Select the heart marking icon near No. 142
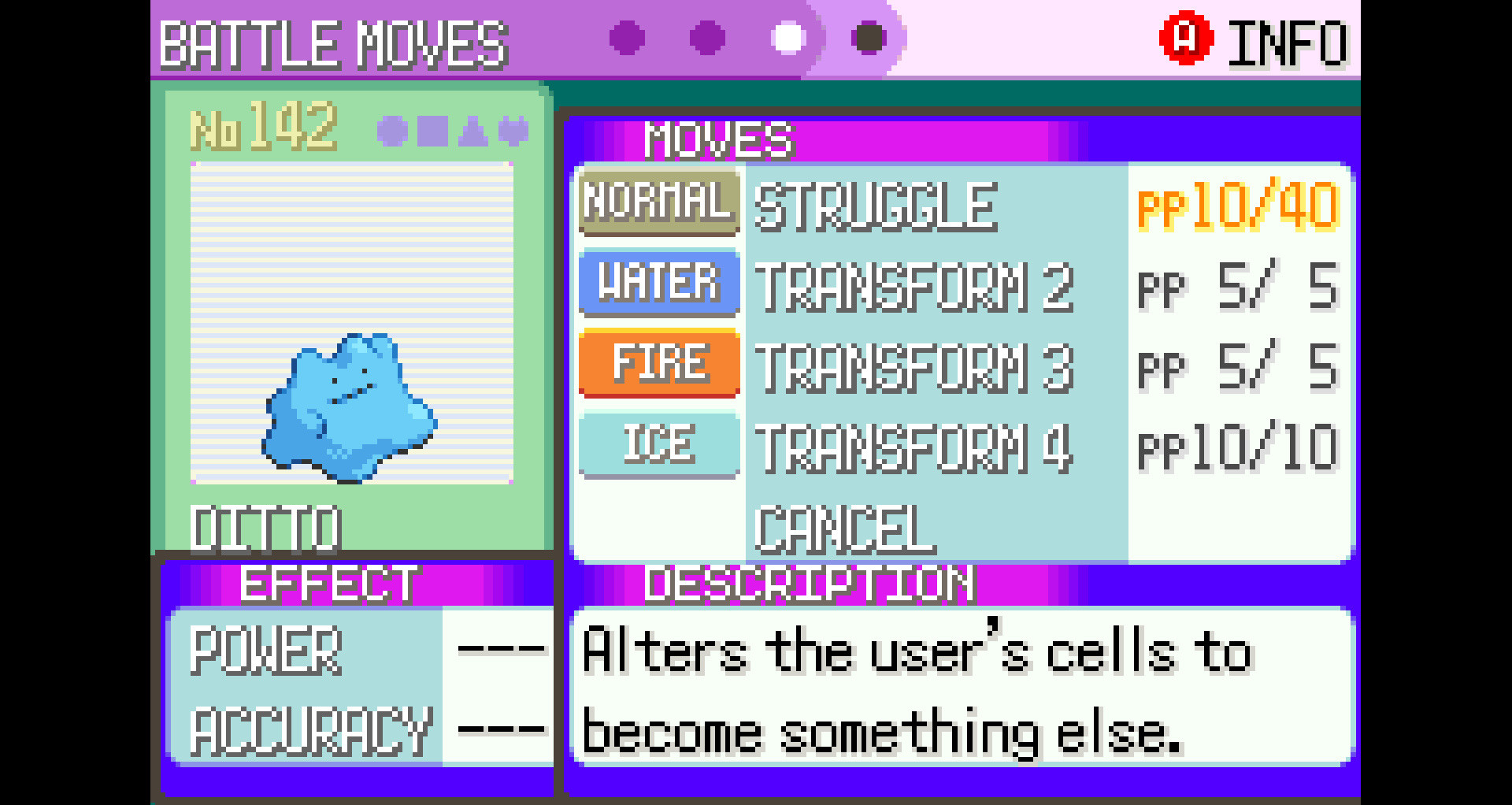This screenshot has width=1512, height=805. [x=513, y=131]
